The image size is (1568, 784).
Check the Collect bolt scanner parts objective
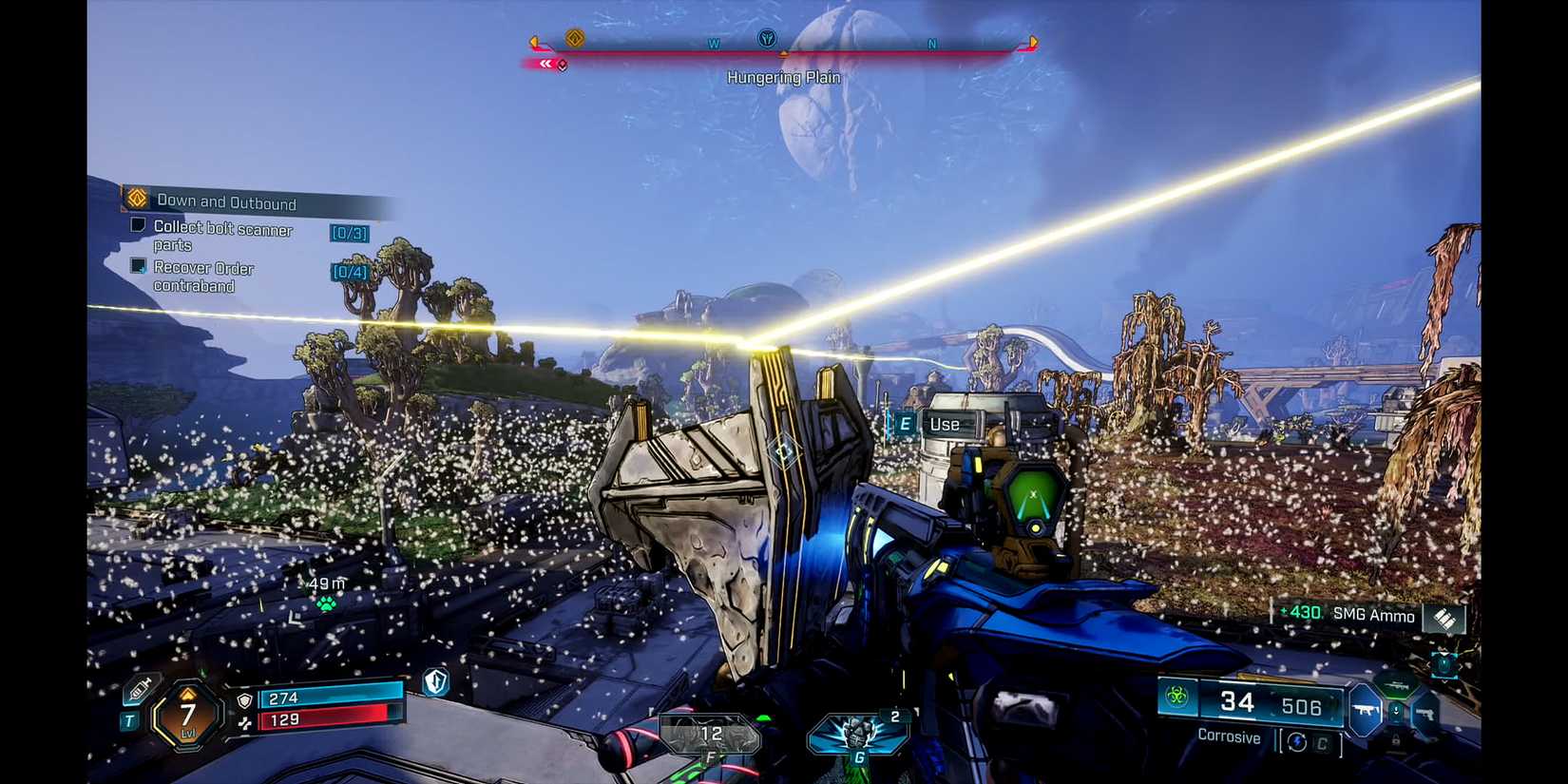click(x=138, y=226)
